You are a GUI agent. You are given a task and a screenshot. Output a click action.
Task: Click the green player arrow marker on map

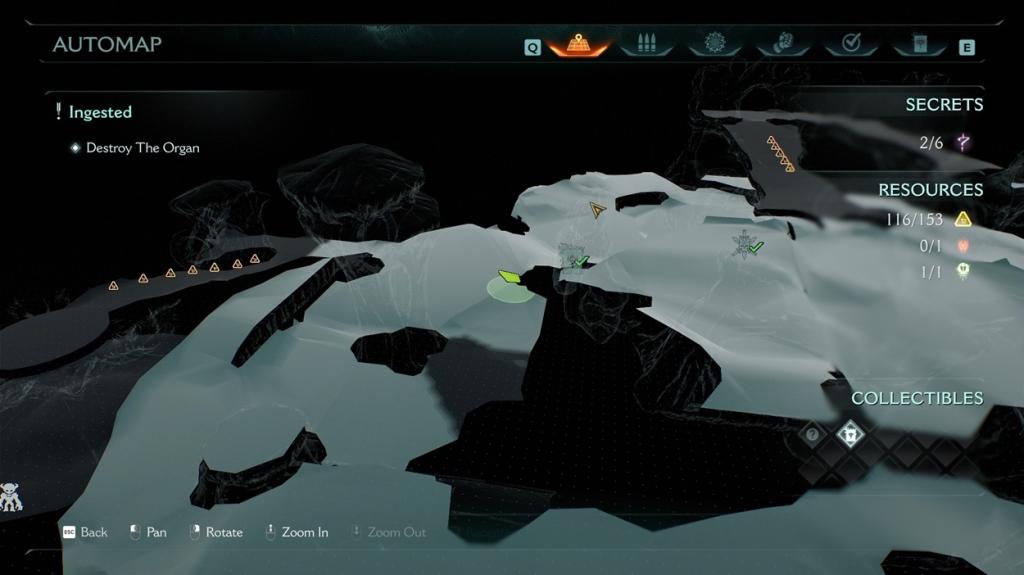pos(509,276)
